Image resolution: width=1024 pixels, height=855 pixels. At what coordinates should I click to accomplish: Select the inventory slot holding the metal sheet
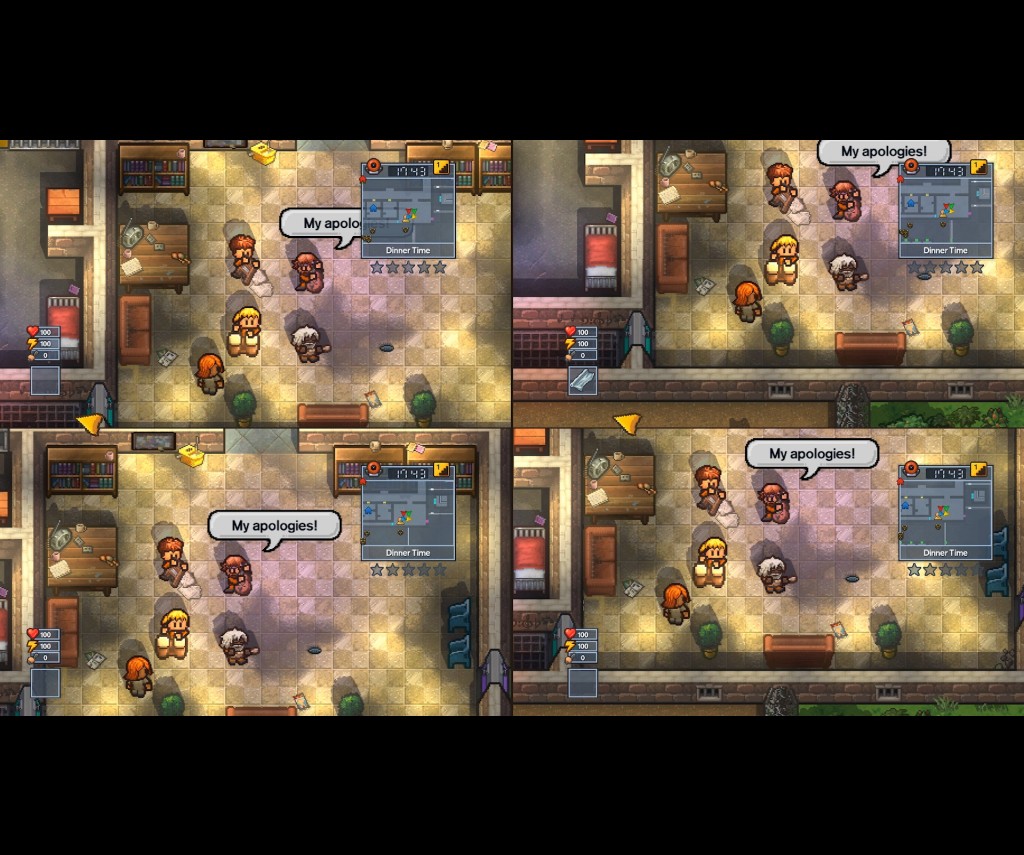pos(582,380)
